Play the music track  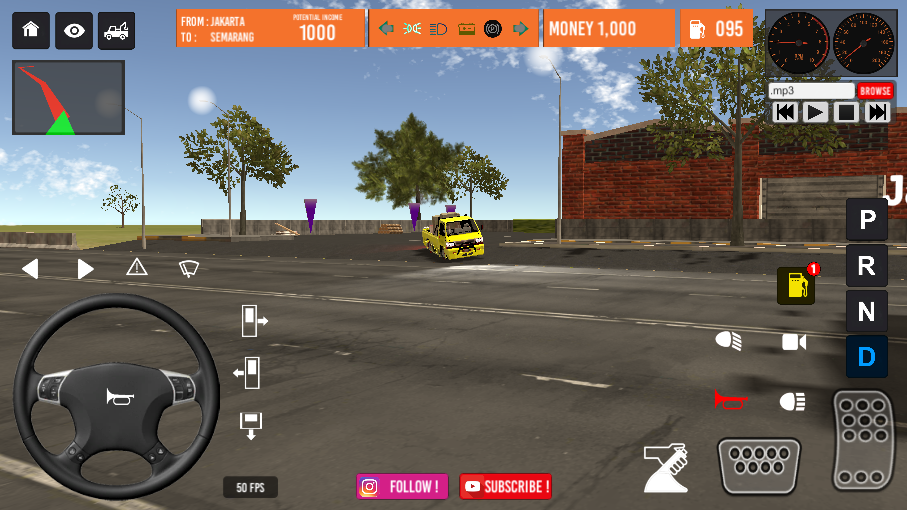pyautogui.click(x=816, y=112)
